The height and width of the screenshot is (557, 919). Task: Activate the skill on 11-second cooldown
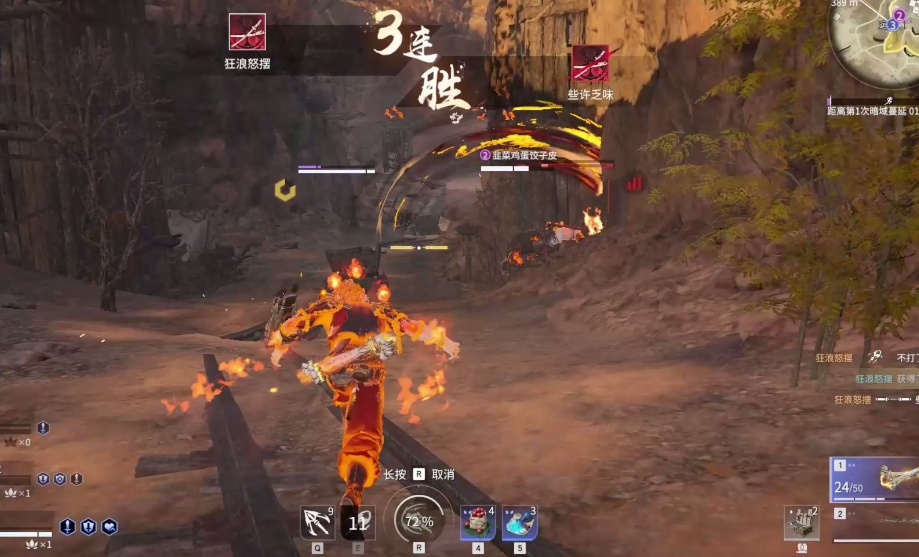359,522
